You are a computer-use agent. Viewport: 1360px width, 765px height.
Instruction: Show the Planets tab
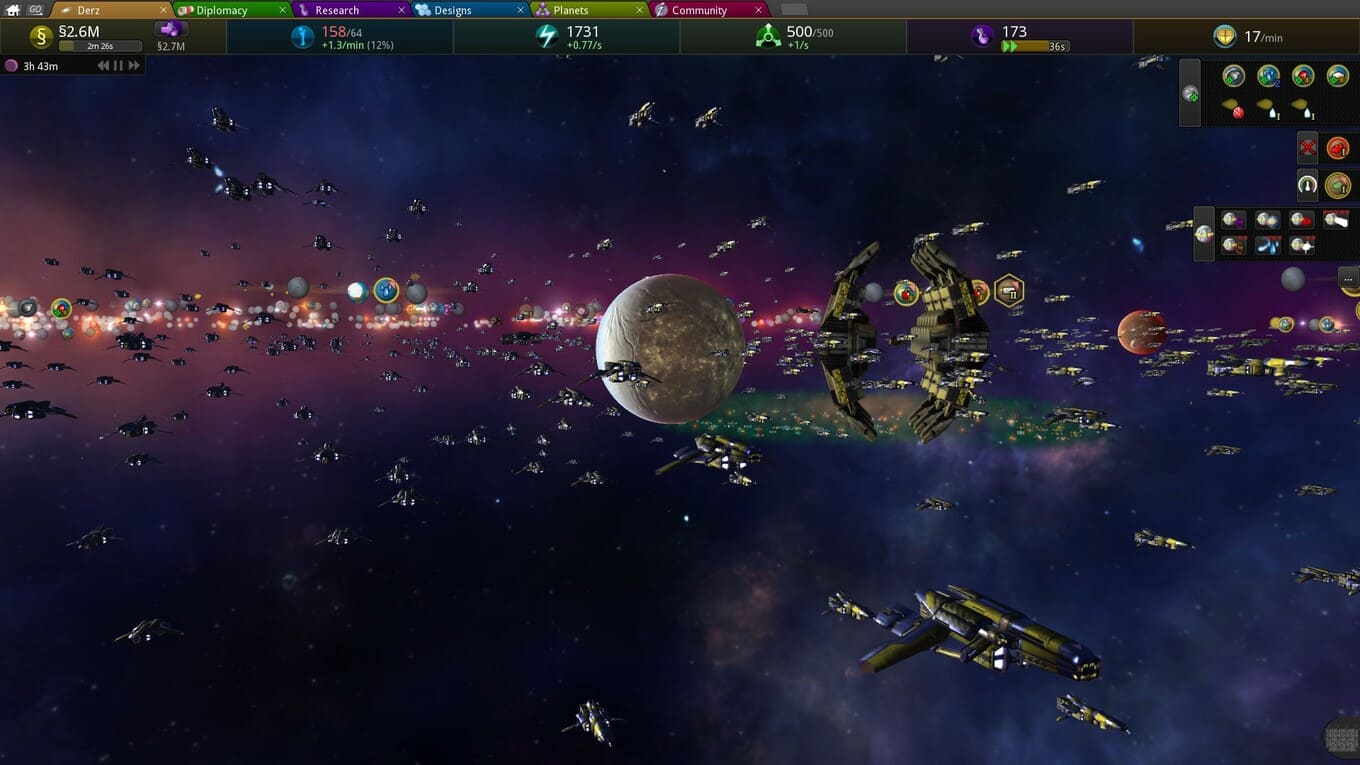pos(571,10)
